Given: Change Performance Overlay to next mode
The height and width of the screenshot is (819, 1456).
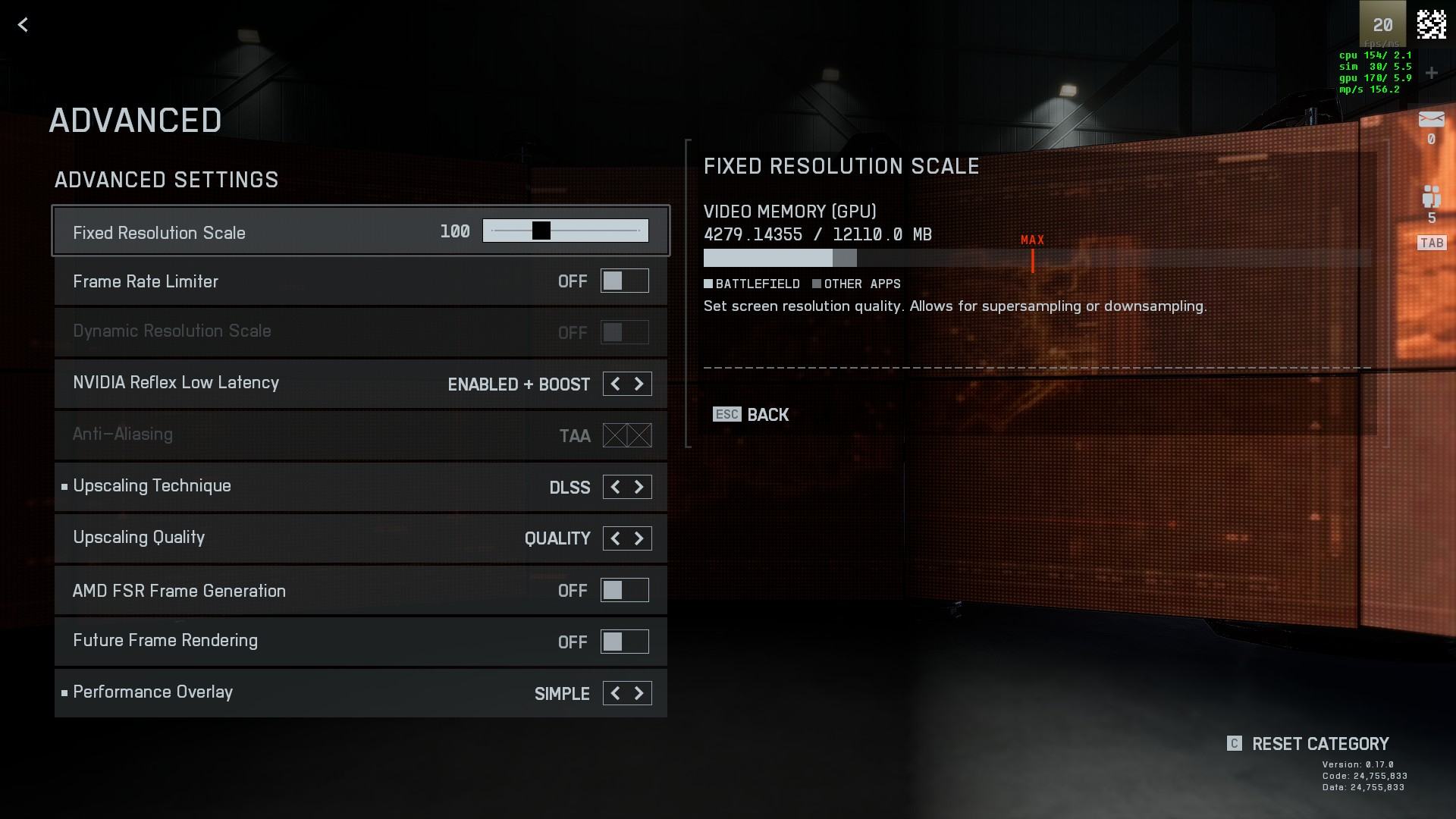Looking at the screenshot, I should tap(639, 693).
